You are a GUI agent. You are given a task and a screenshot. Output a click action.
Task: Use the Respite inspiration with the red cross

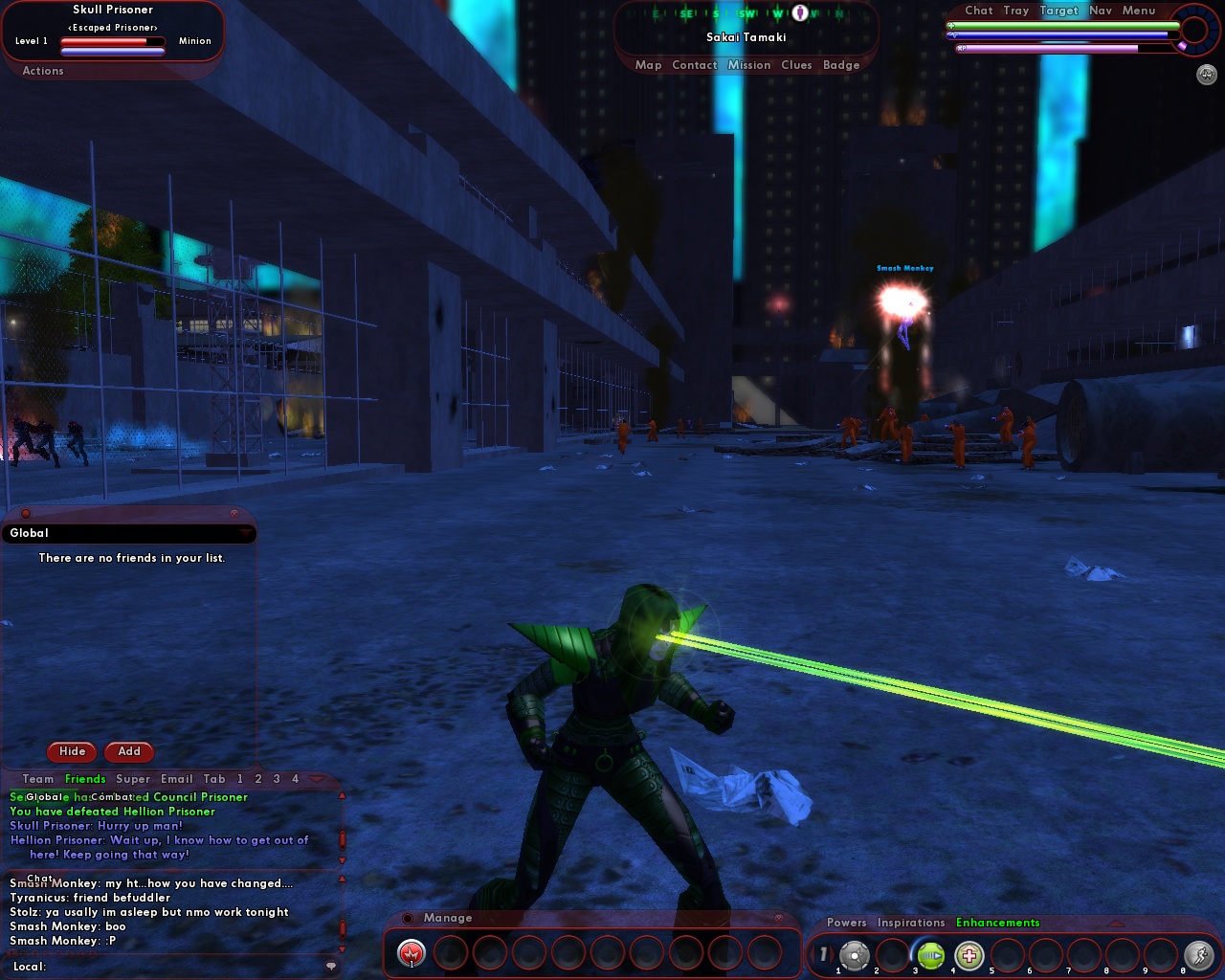(969, 955)
